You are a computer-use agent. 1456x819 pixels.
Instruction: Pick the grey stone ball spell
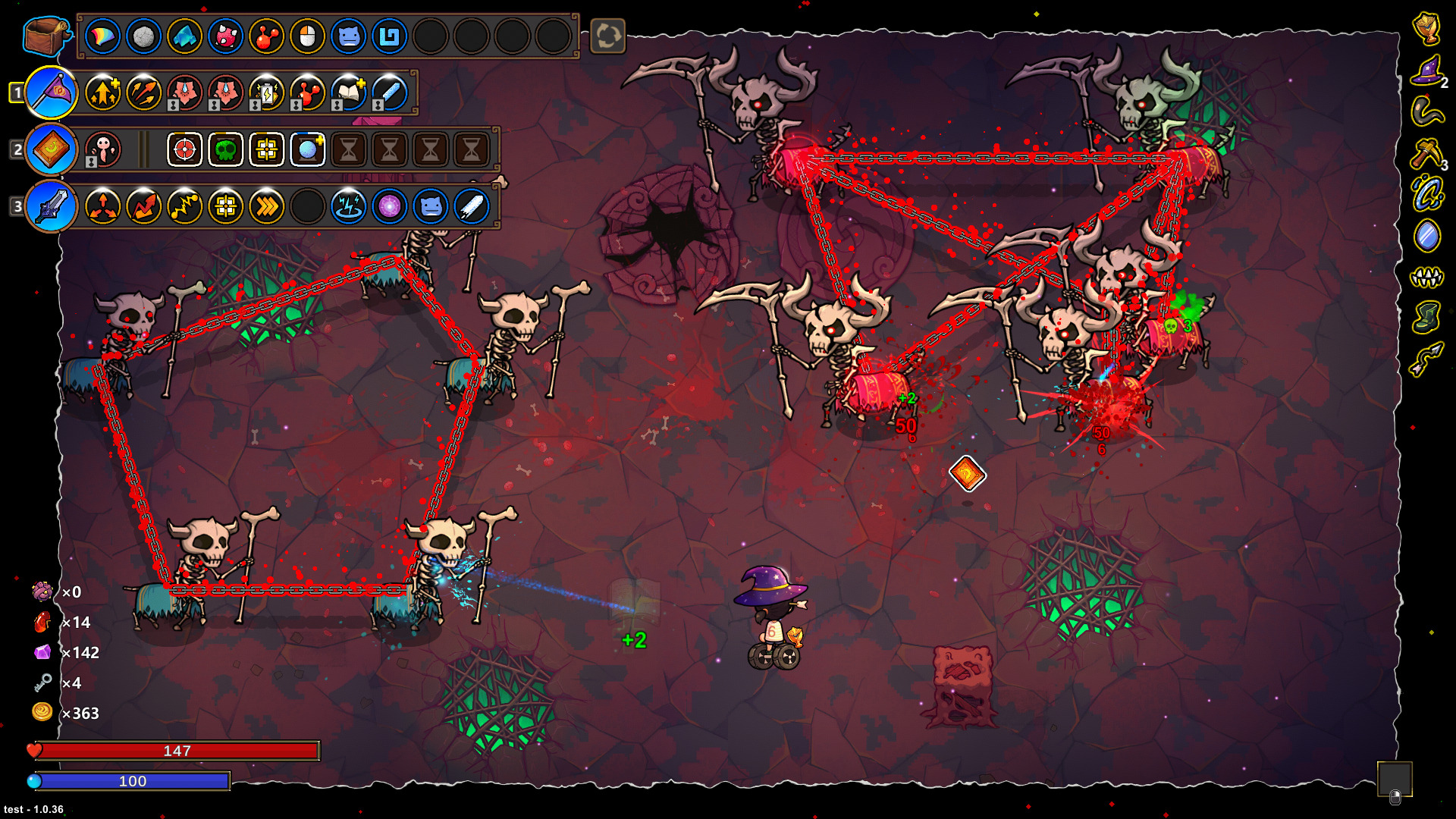click(x=143, y=36)
